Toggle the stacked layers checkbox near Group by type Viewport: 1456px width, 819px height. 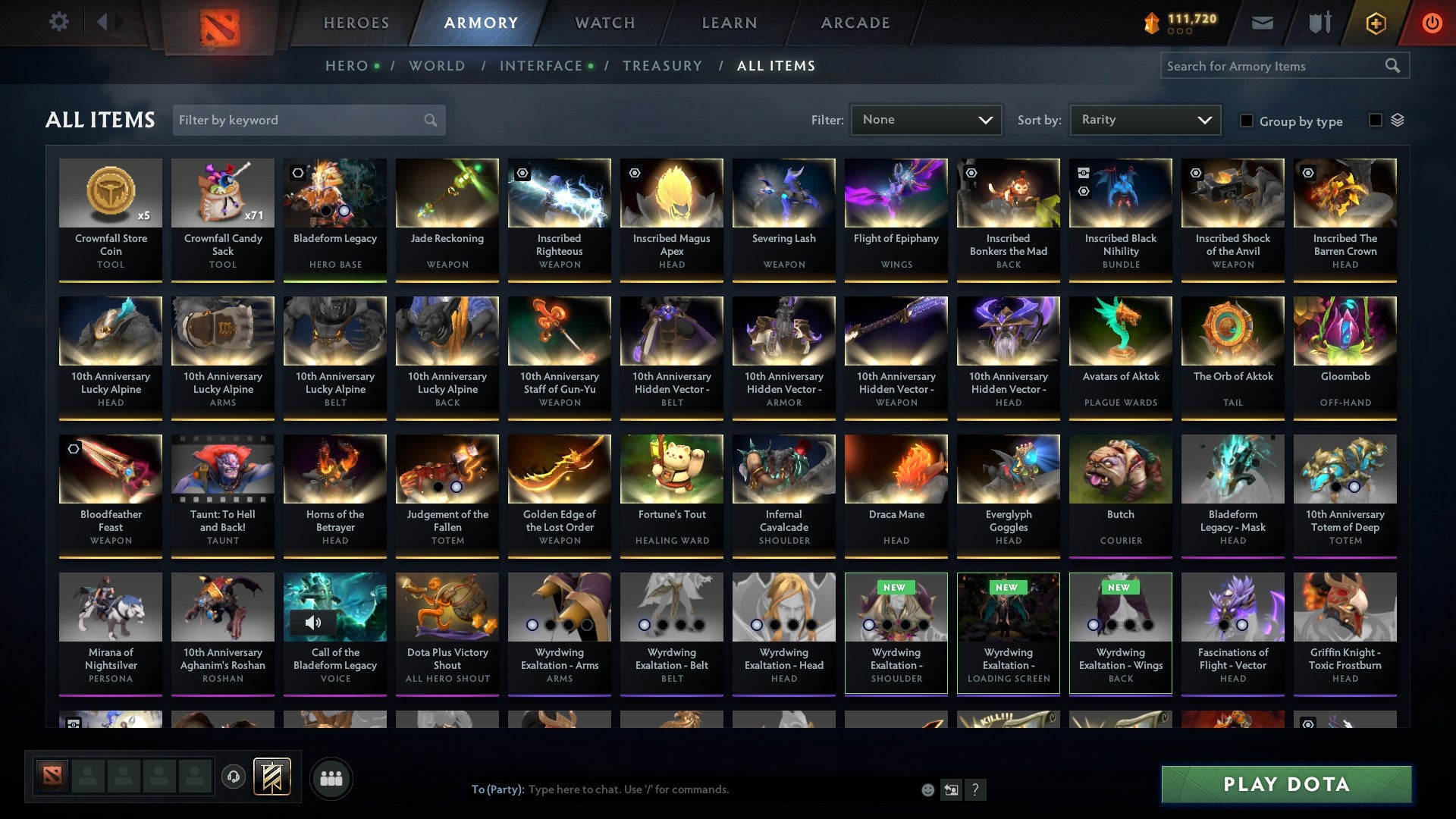click(x=1375, y=120)
